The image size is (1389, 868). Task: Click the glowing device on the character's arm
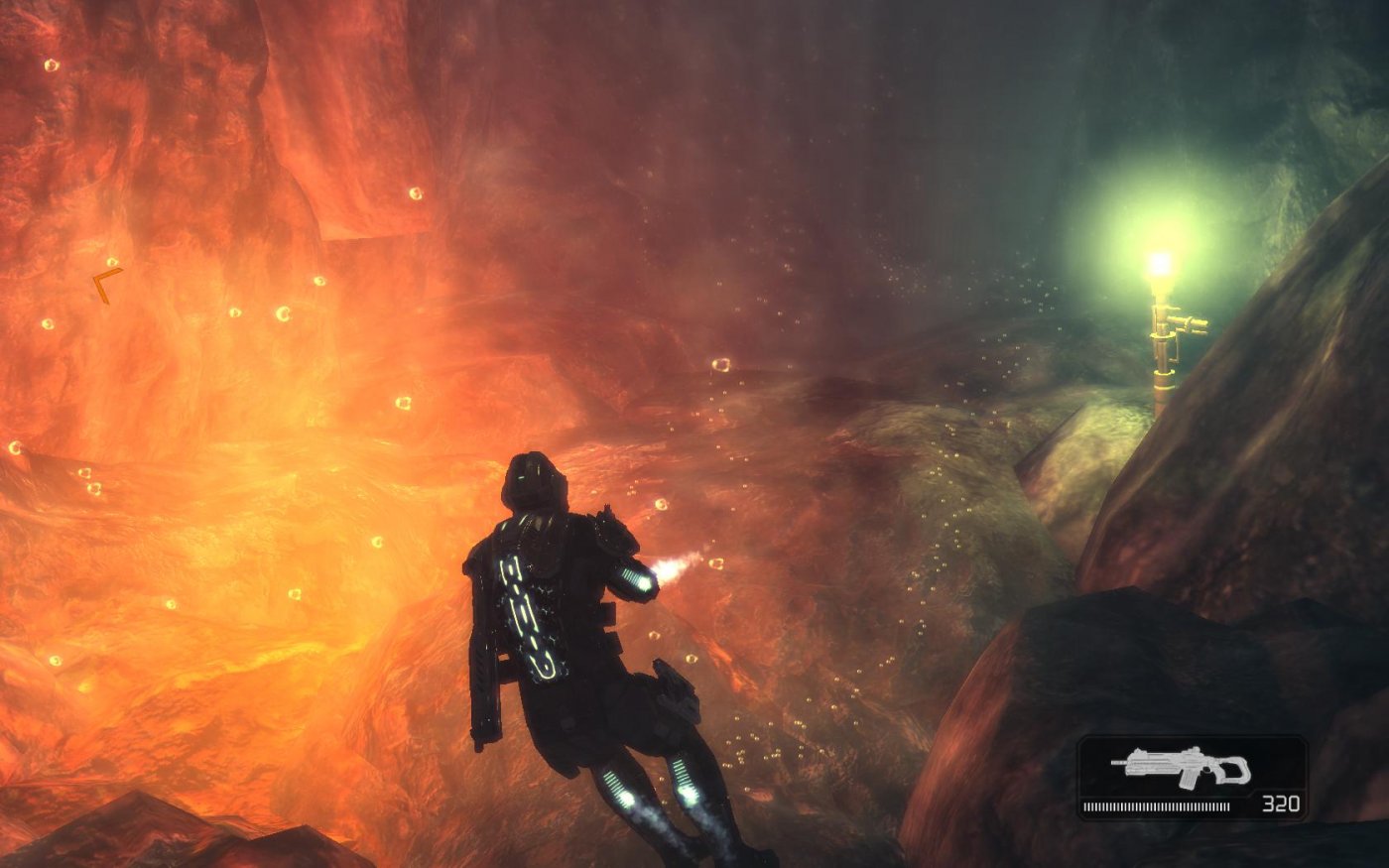[635, 580]
